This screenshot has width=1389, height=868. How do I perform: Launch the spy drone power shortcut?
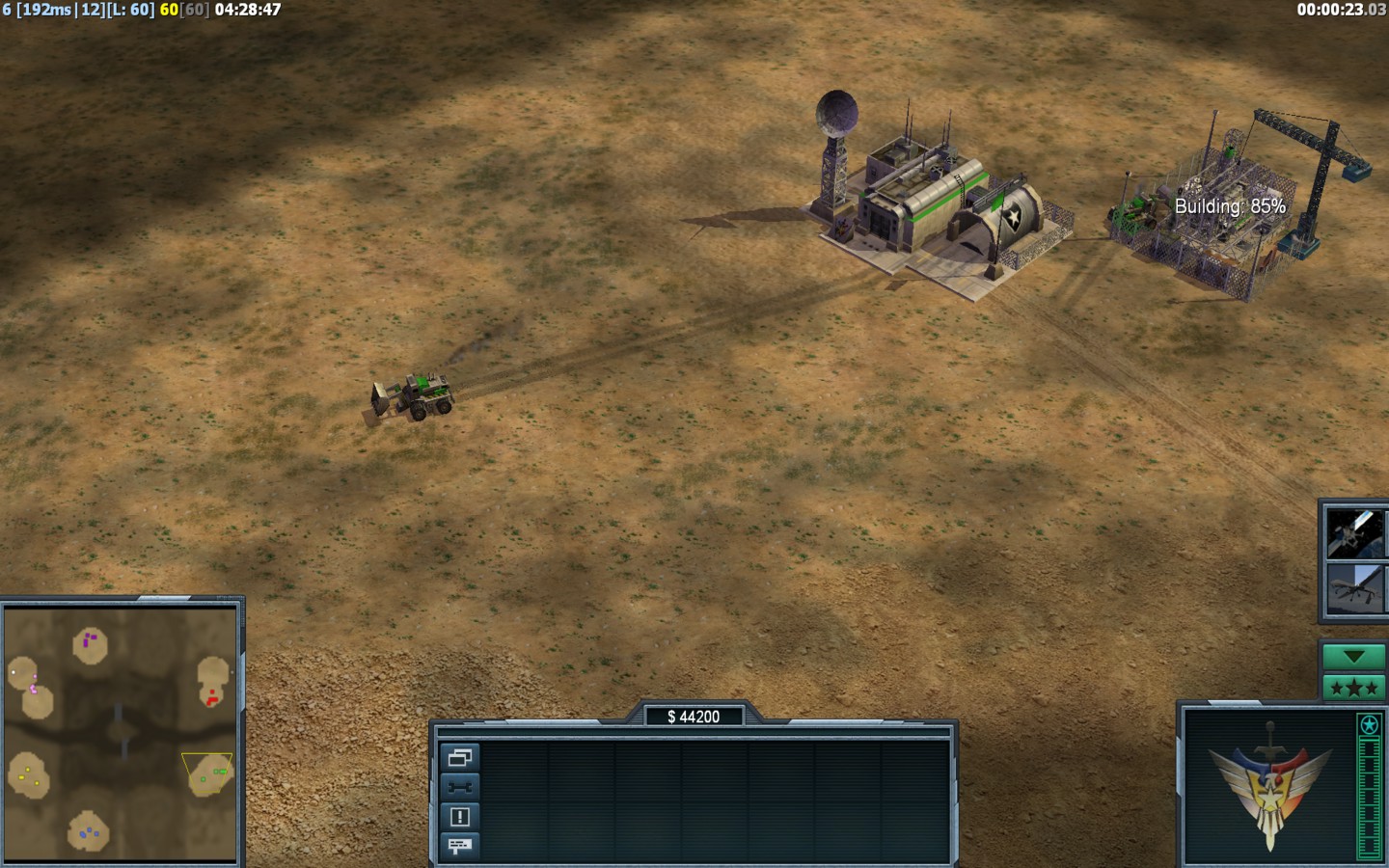pyautogui.click(x=1353, y=588)
